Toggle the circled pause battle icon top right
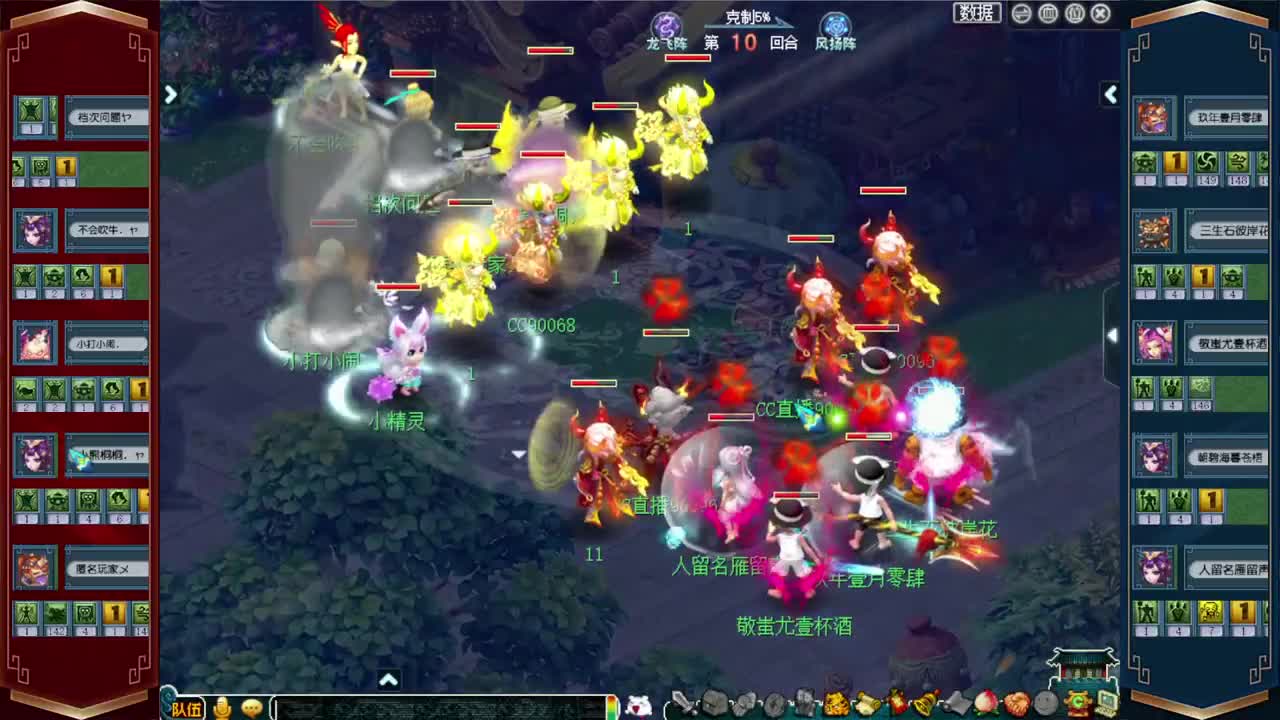Viewport: 1280px width, 720px height. (x=1049, y=14)
